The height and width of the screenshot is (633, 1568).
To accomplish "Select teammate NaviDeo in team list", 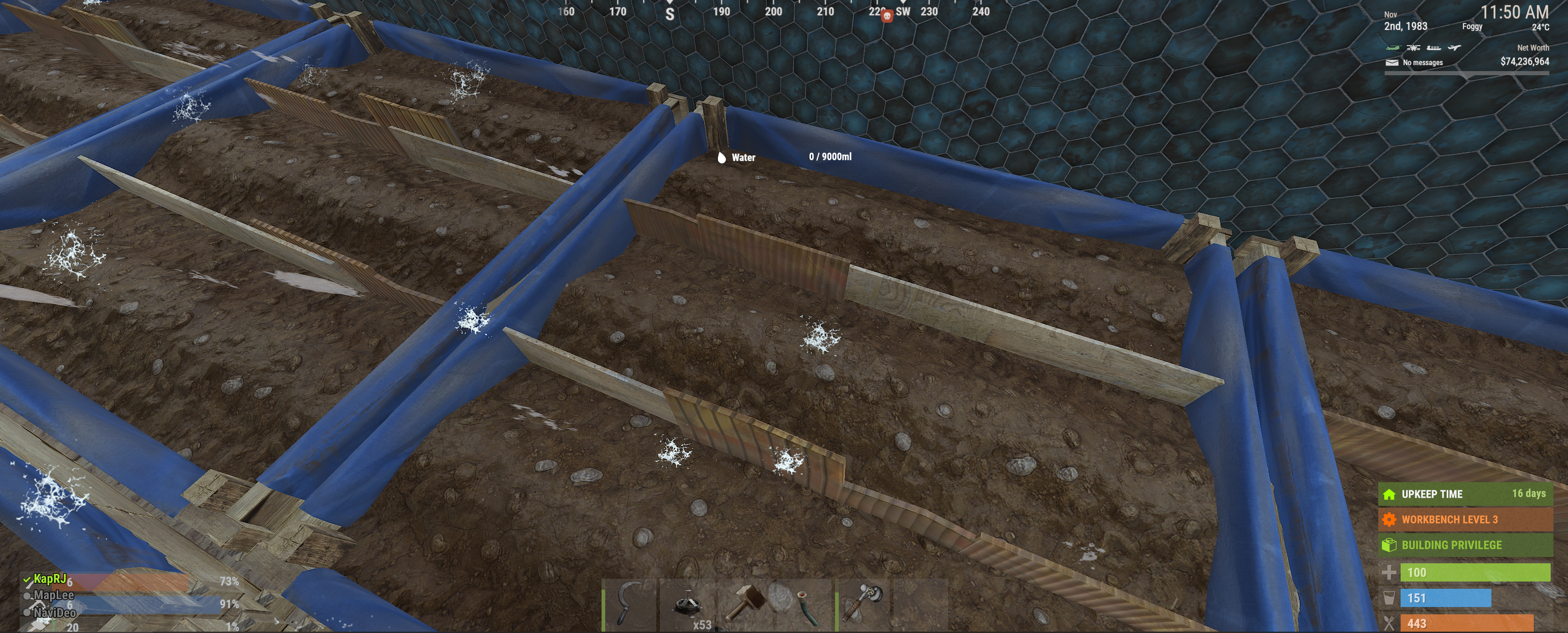I will click(55, 612).
